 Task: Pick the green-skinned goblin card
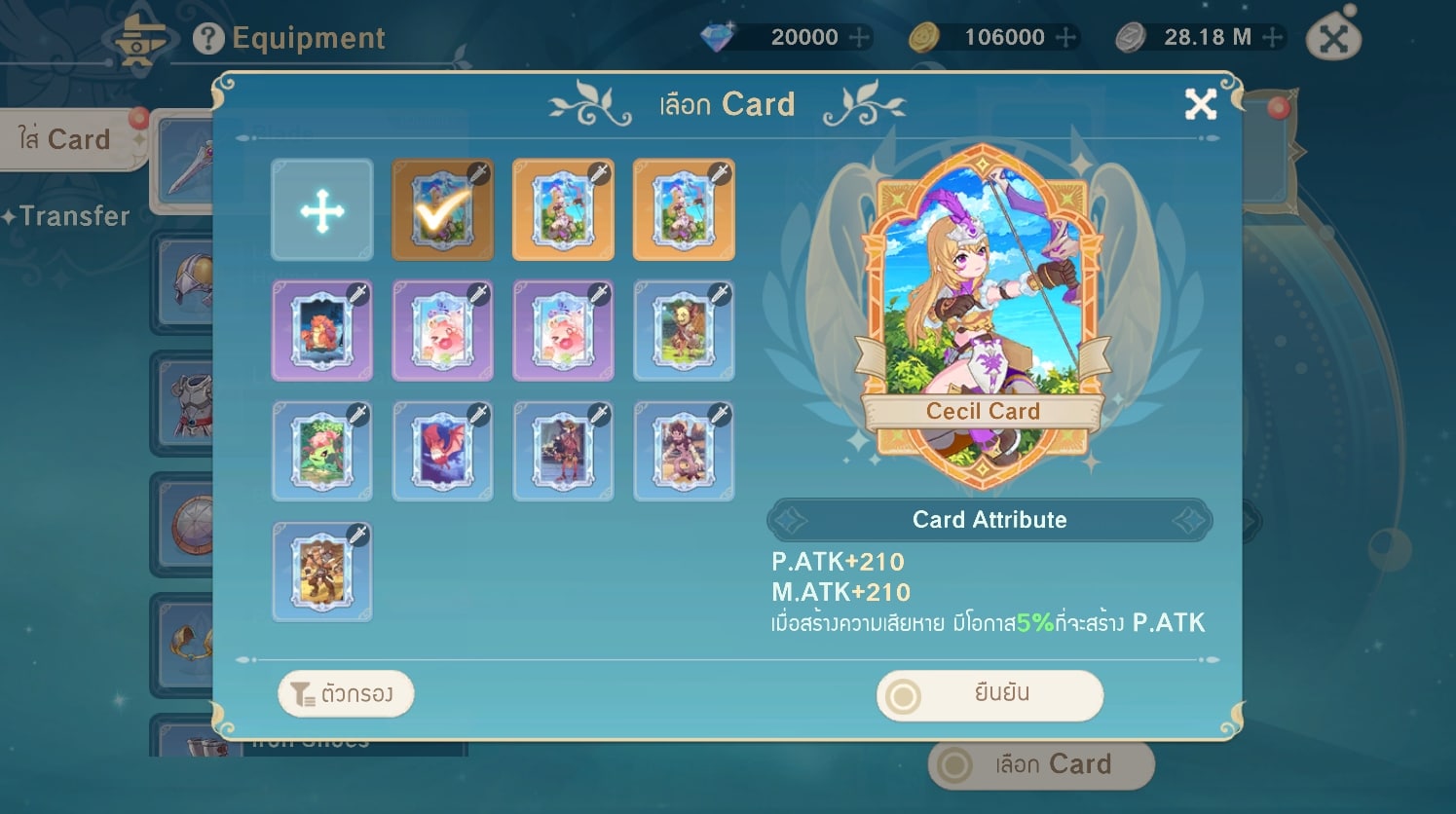pos(684,331)
